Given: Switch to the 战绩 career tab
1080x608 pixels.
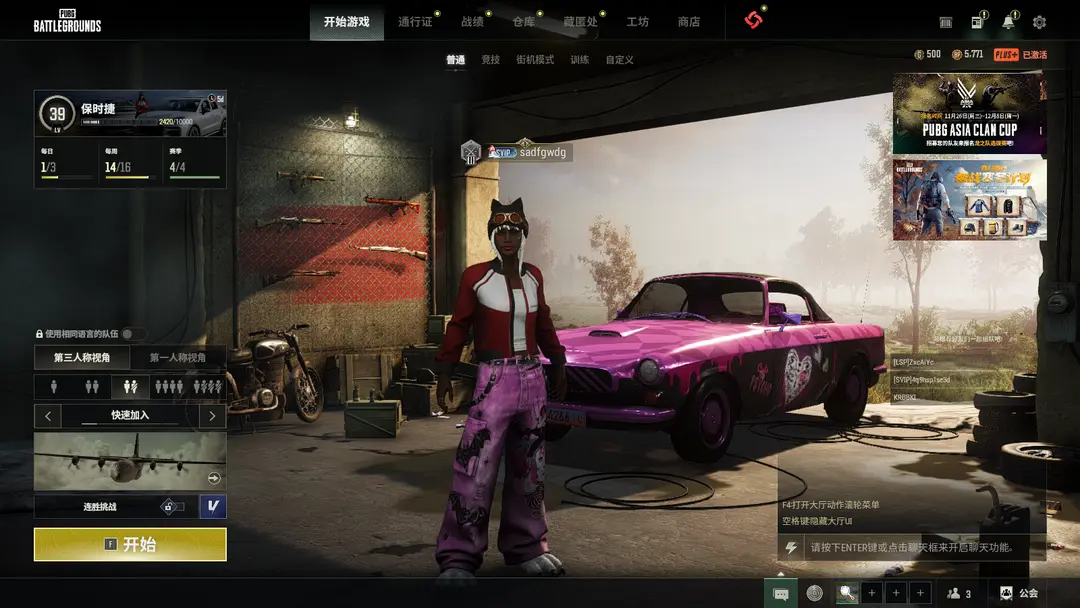Looking at the screenshot, I should tap(472, 21).
